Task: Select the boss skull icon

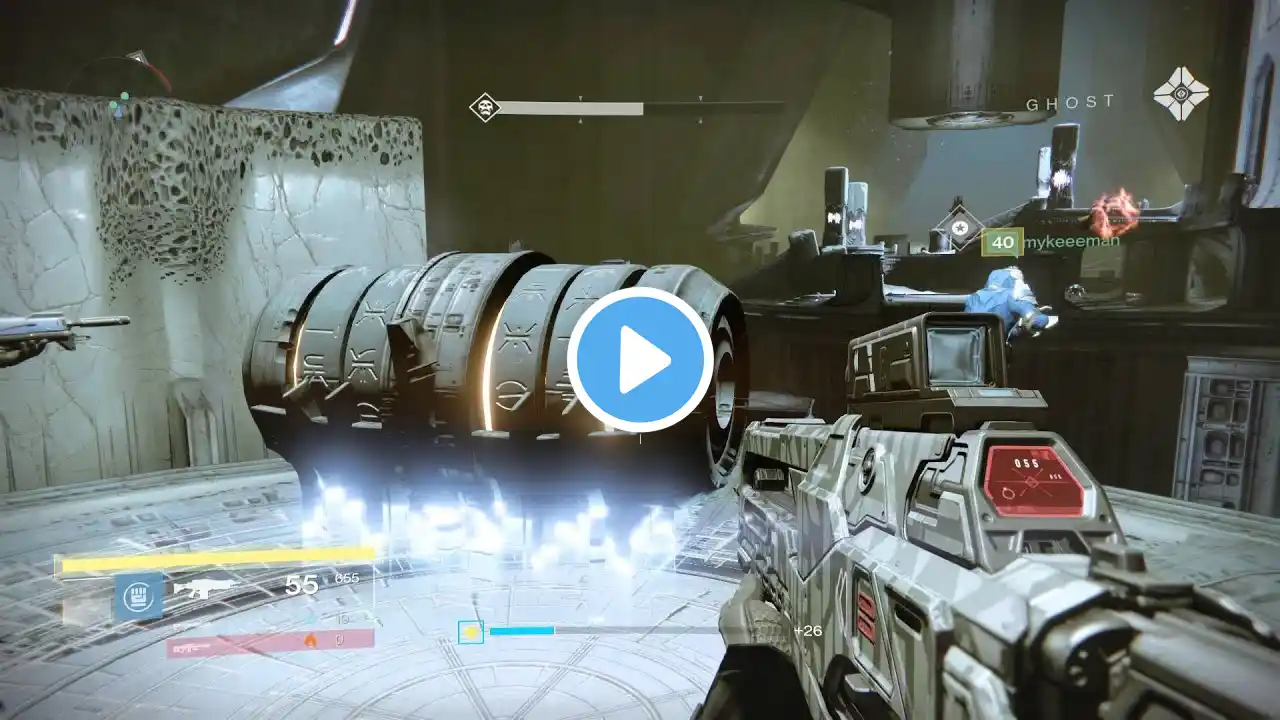Action: (485, 107)
